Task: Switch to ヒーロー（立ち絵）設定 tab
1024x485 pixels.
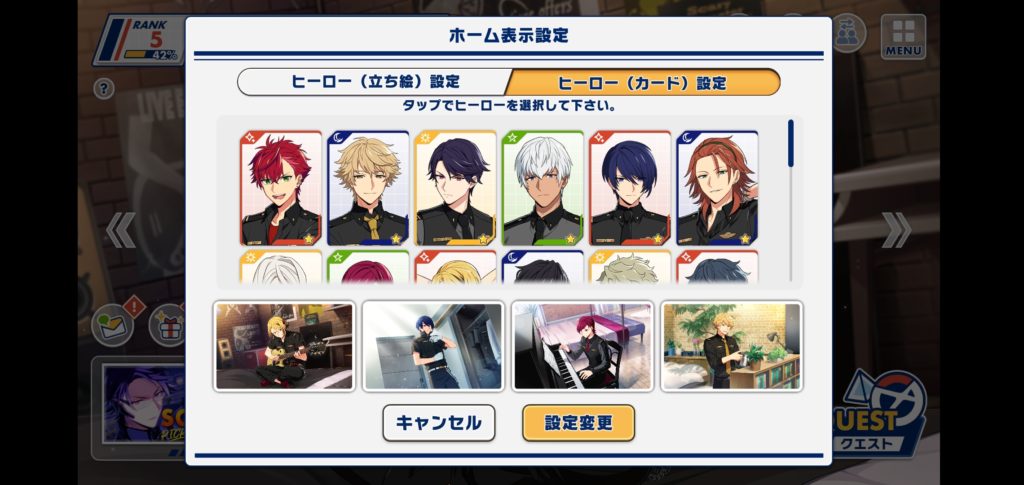Action: pyautogui.click(x=375, y=82)
